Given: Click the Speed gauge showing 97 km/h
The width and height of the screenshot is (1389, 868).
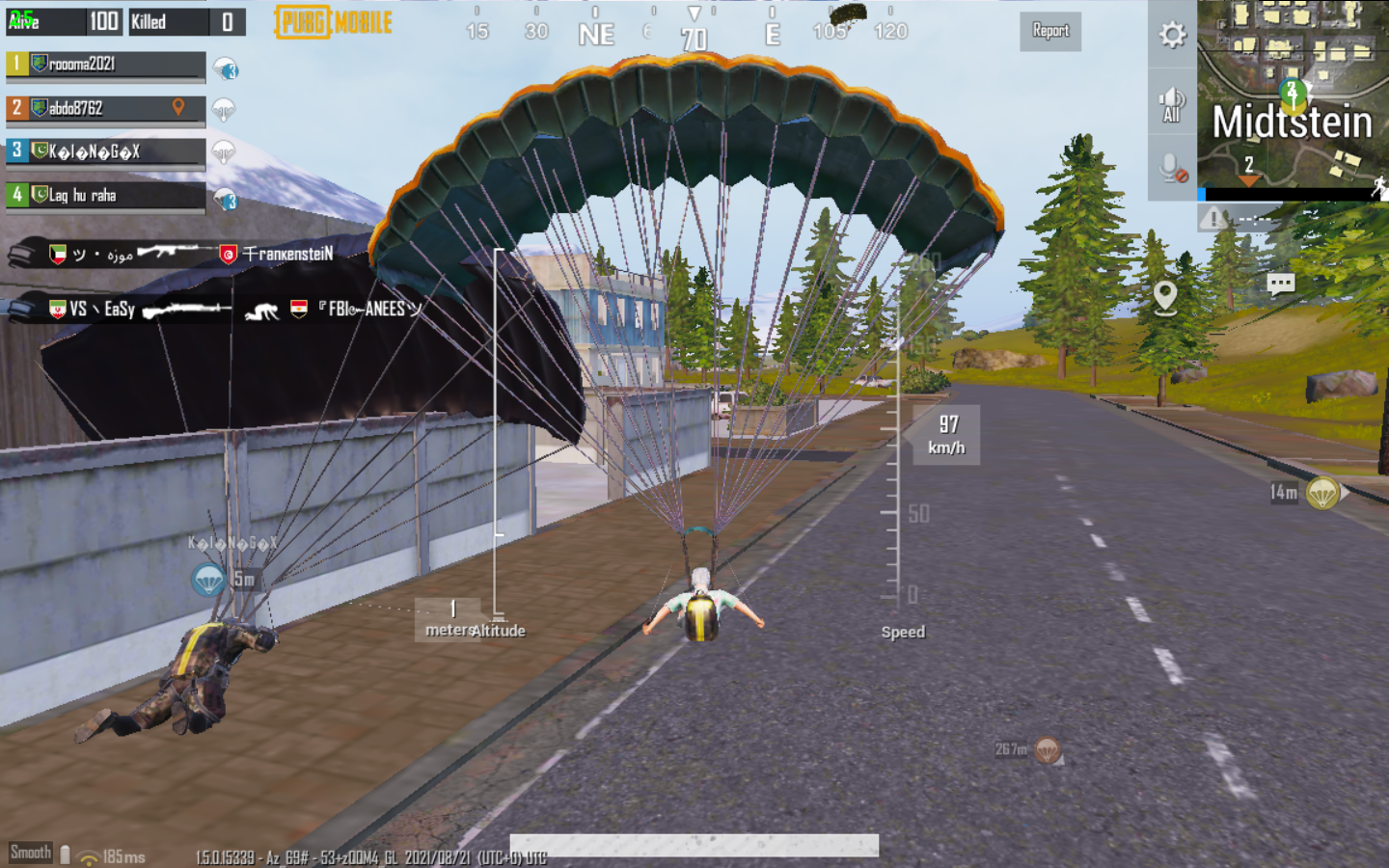Looking at the screenshot, I should (x=948, y=435).
